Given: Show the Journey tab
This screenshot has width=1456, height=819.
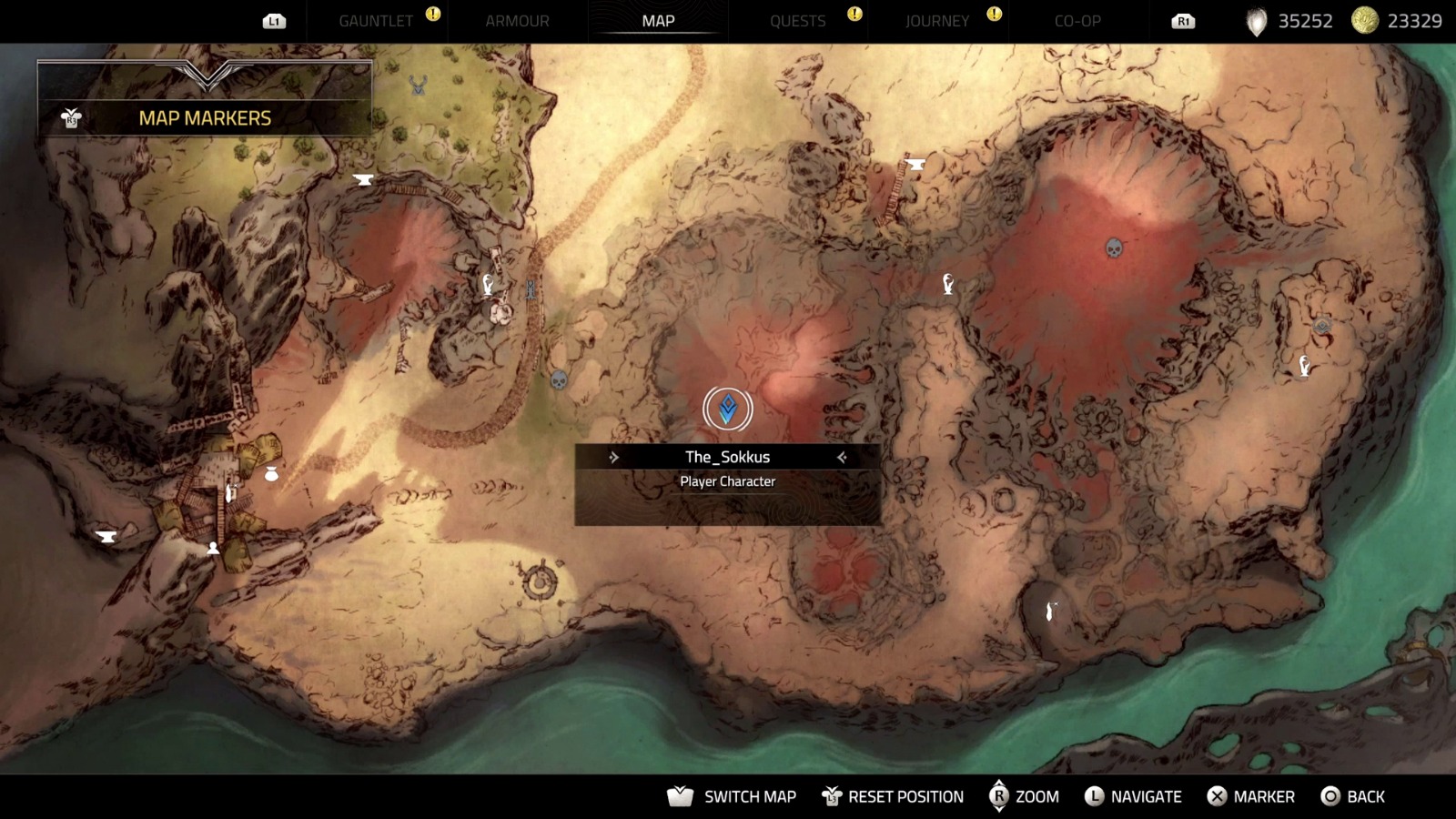Looking at the screenshot, I should (x=936, y=21).
